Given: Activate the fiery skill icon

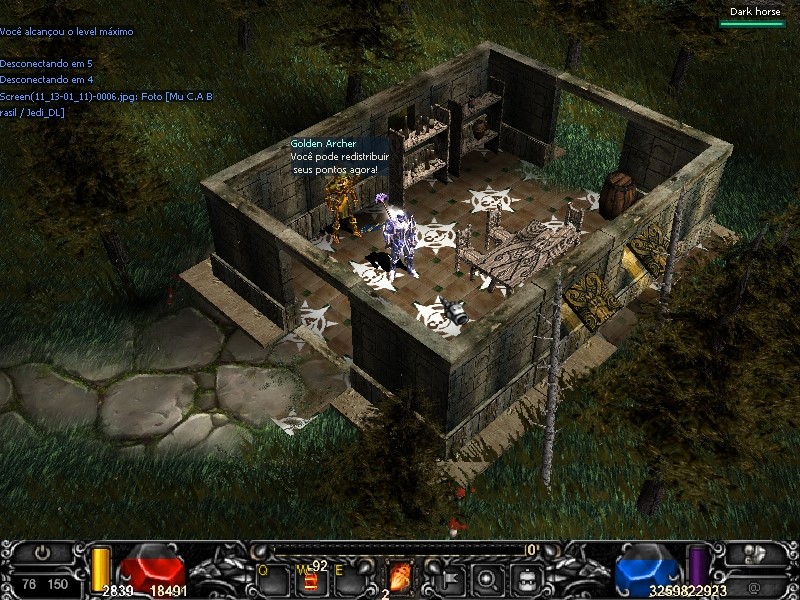Looking at the screenshot, I should [400, 577].
